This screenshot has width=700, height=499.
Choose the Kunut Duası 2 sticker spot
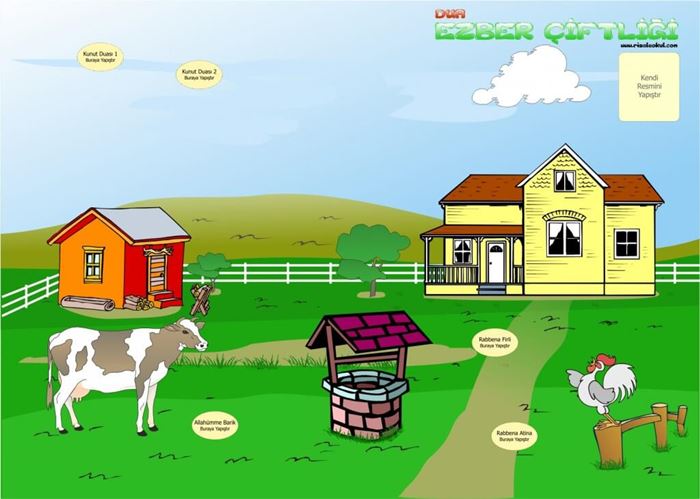[200, 74]
